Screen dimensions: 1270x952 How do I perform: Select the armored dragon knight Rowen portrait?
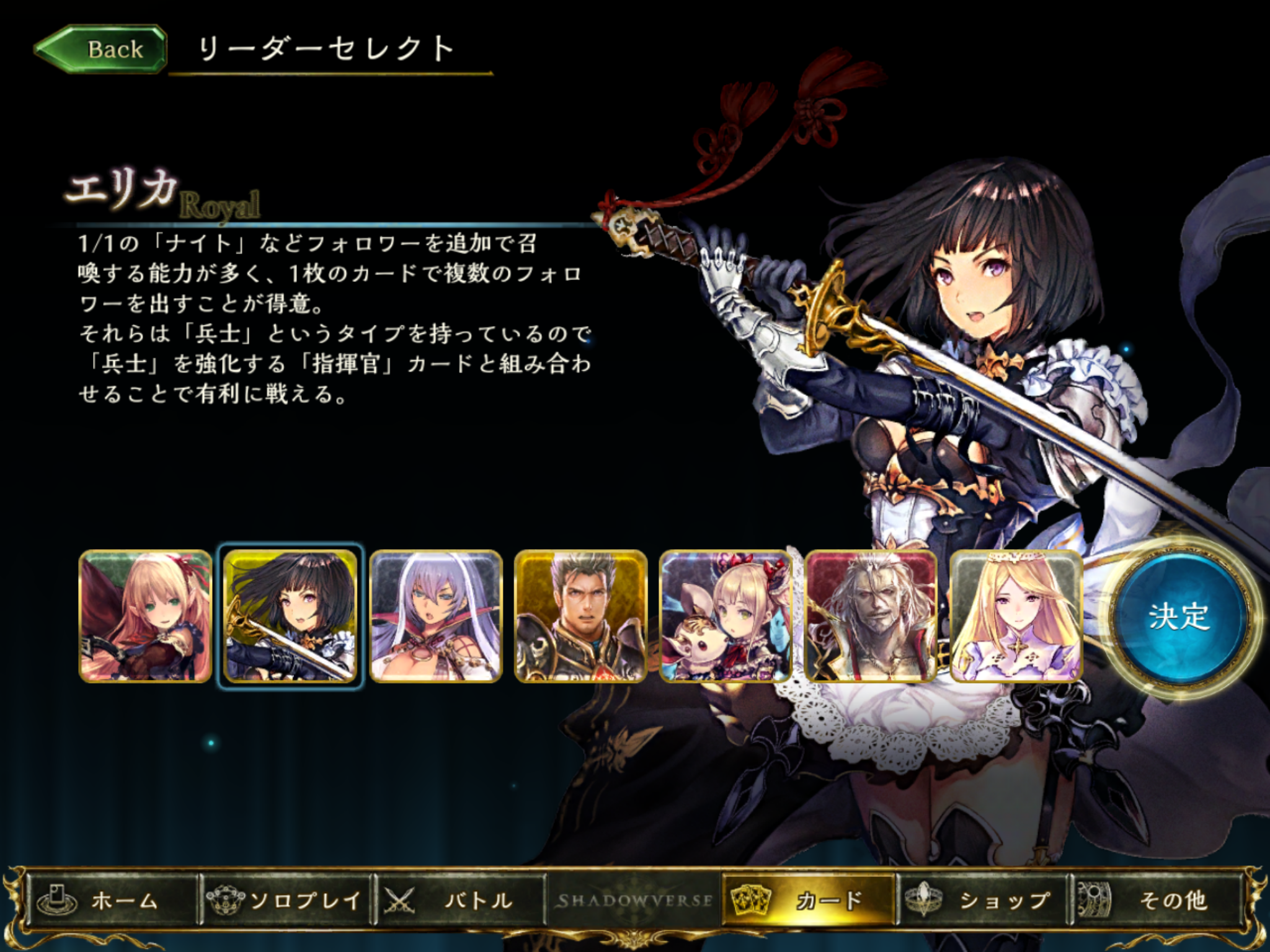[x=580, y=616]
